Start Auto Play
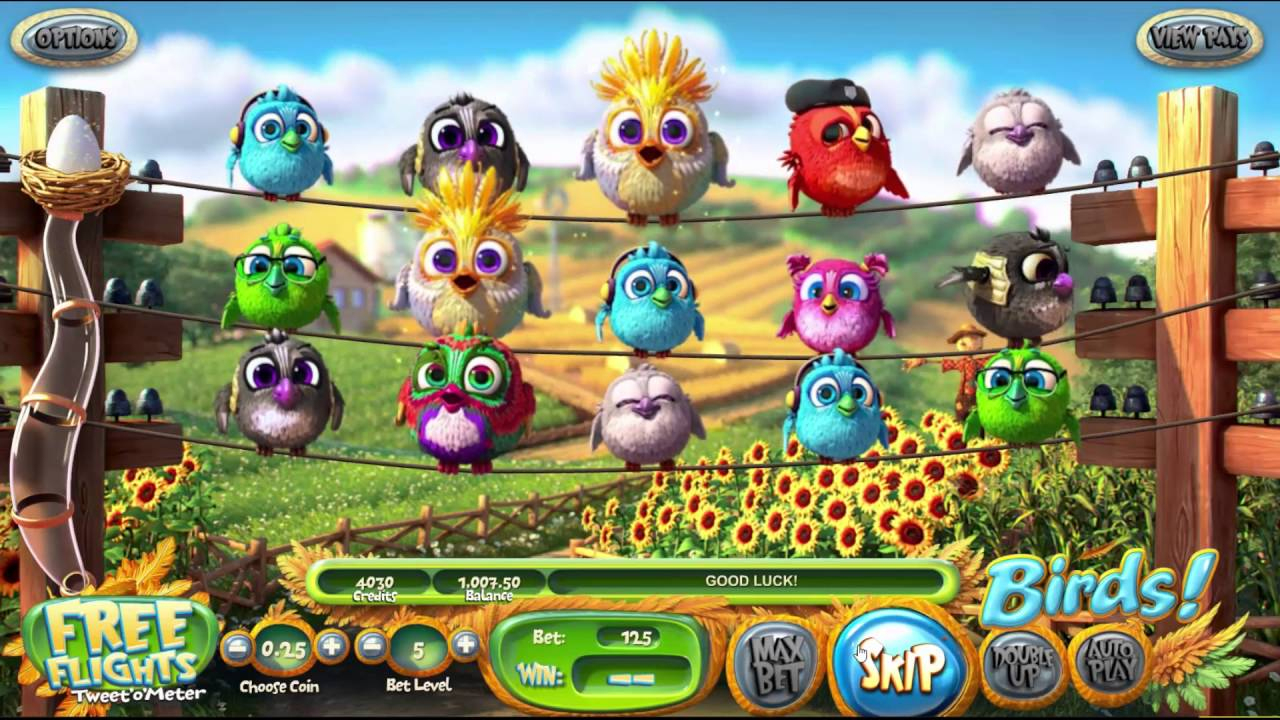 (x=1111, y=662)
